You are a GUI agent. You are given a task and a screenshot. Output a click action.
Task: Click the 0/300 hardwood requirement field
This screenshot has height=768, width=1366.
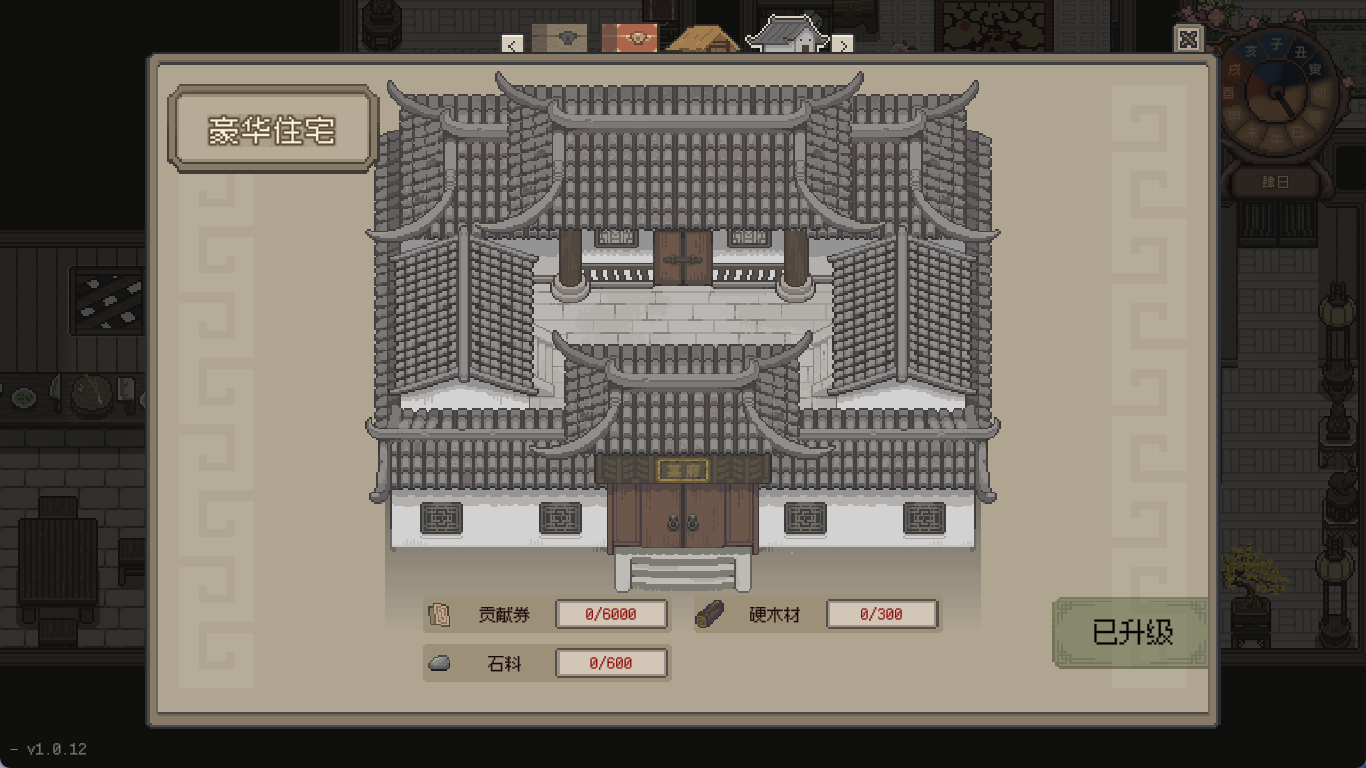click(x=882, y=613)
